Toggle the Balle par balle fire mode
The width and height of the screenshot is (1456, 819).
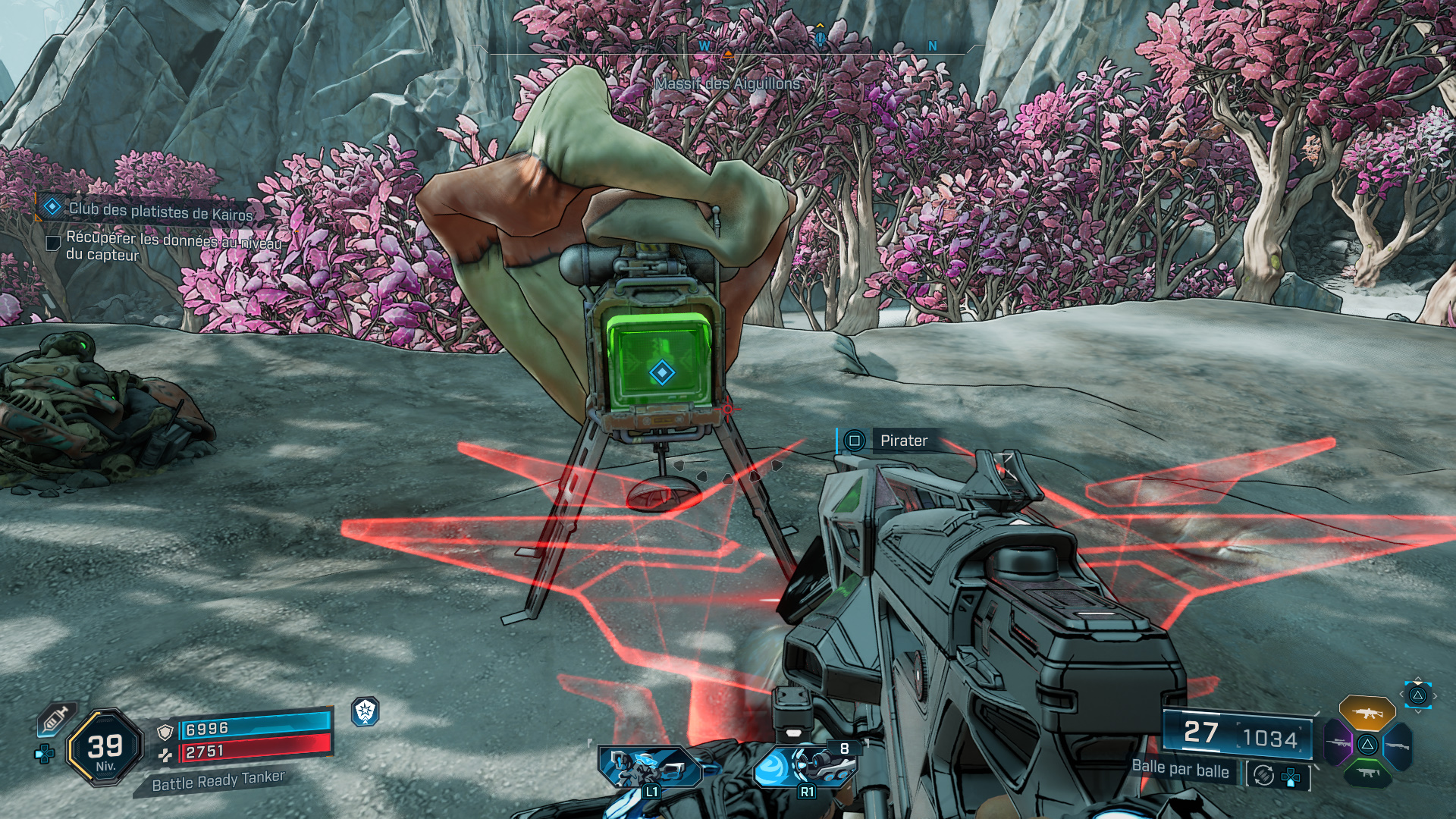click(1180, 769)
